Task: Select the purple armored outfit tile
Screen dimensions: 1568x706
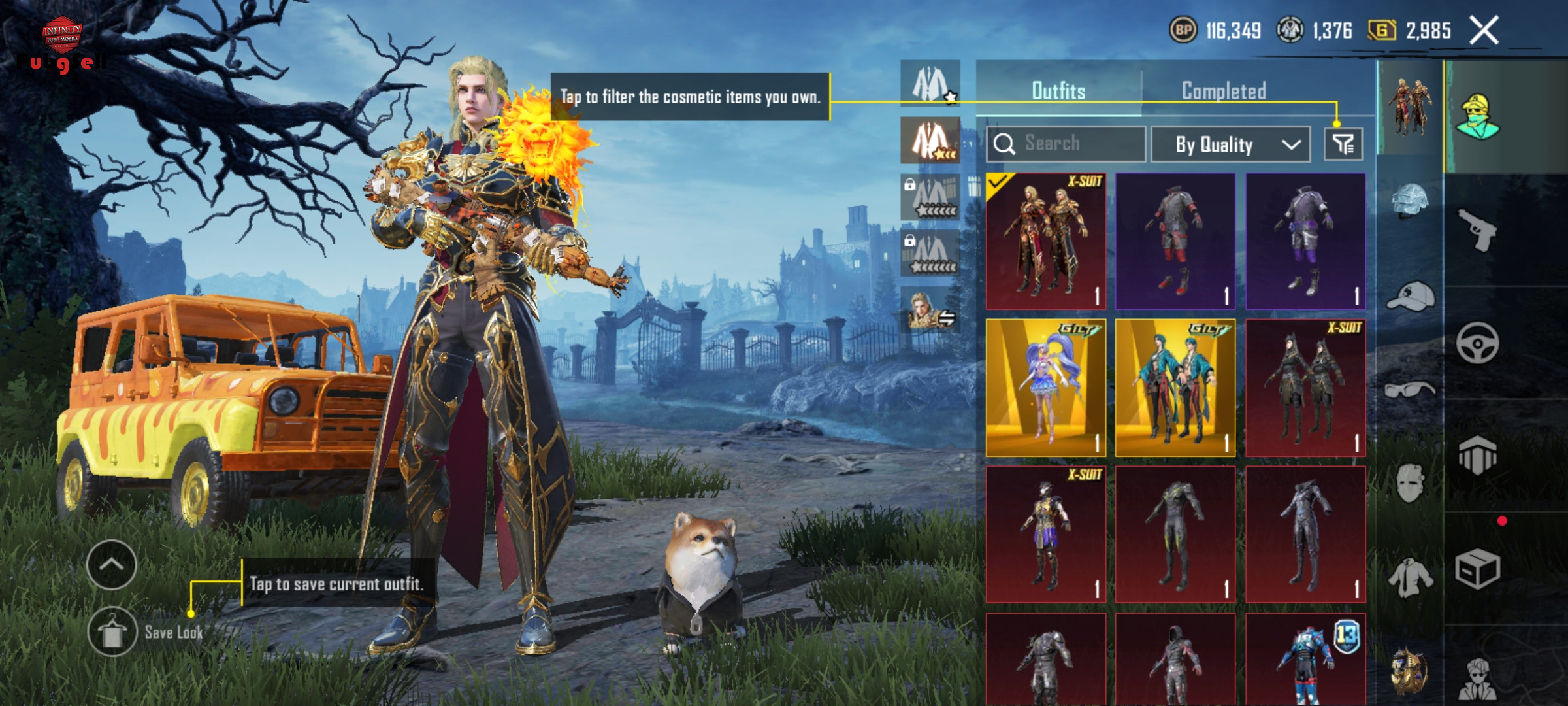Action: pyautogui.click(x=1305, y=241)
